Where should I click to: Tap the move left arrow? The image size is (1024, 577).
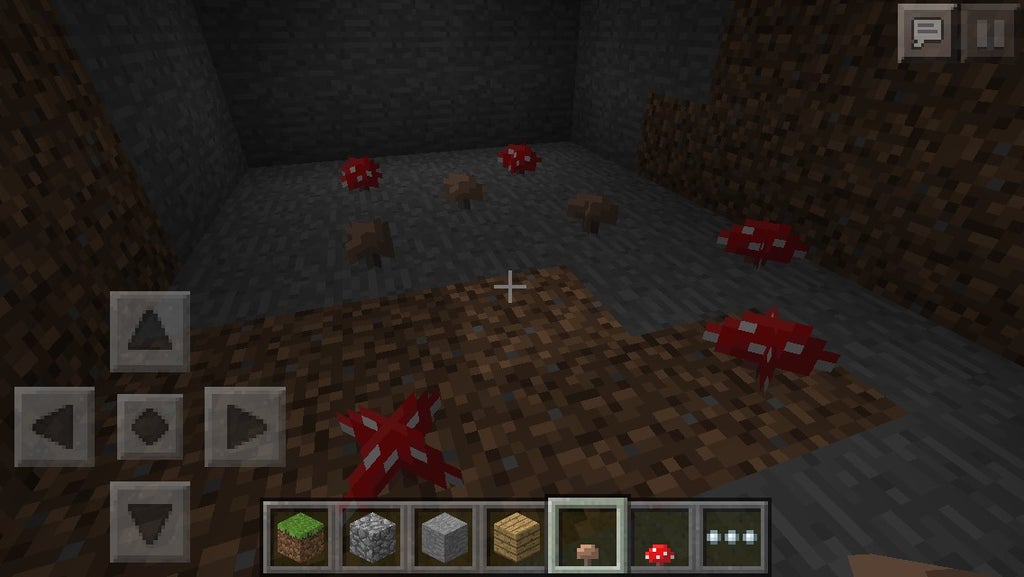pos(55,427)
